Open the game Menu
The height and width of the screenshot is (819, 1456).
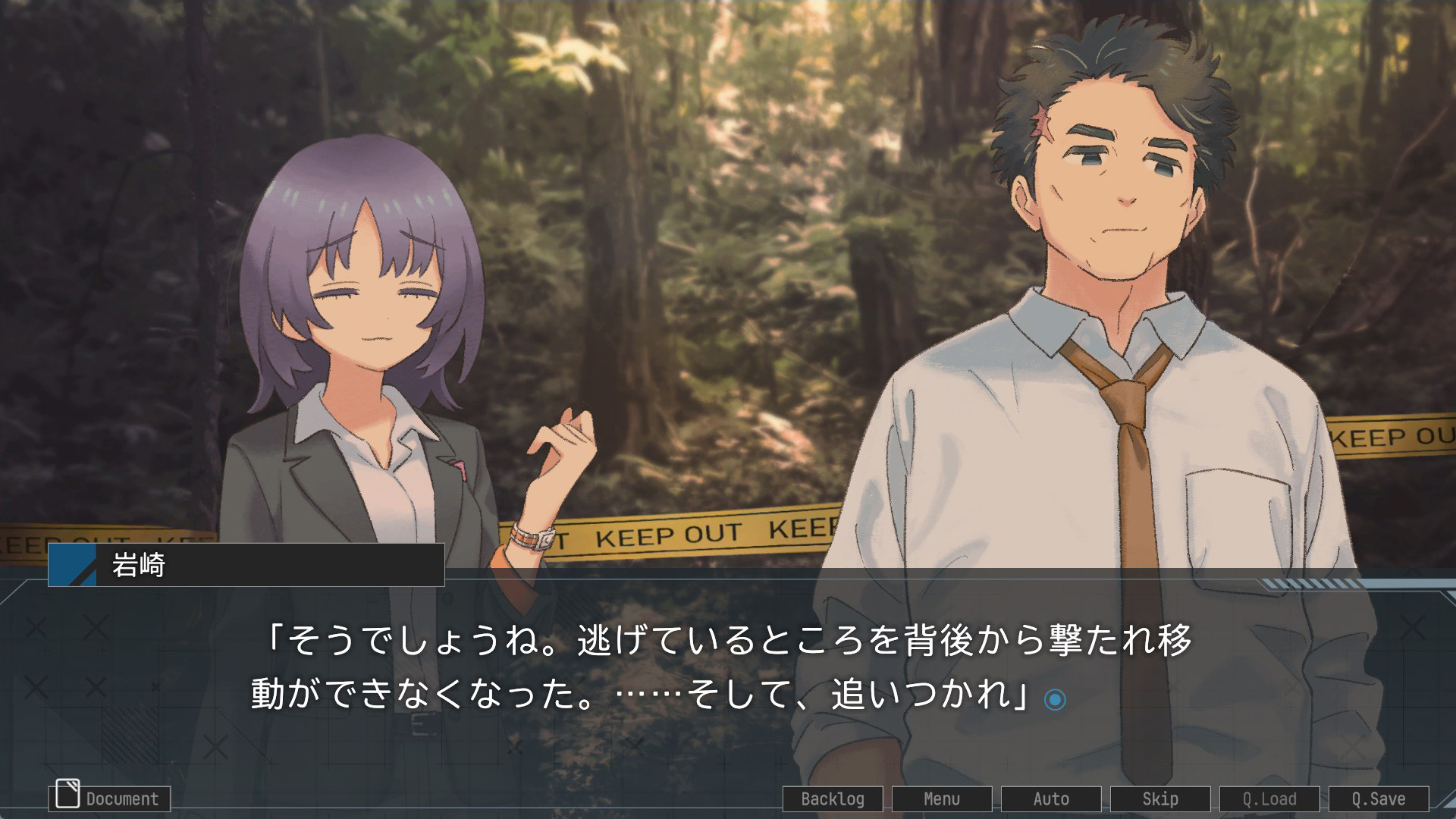(942, 799)
